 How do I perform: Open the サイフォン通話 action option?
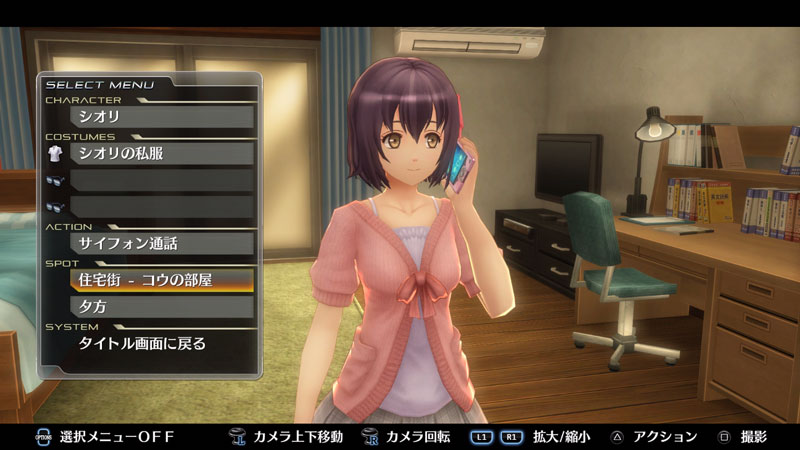coord(160,243)
